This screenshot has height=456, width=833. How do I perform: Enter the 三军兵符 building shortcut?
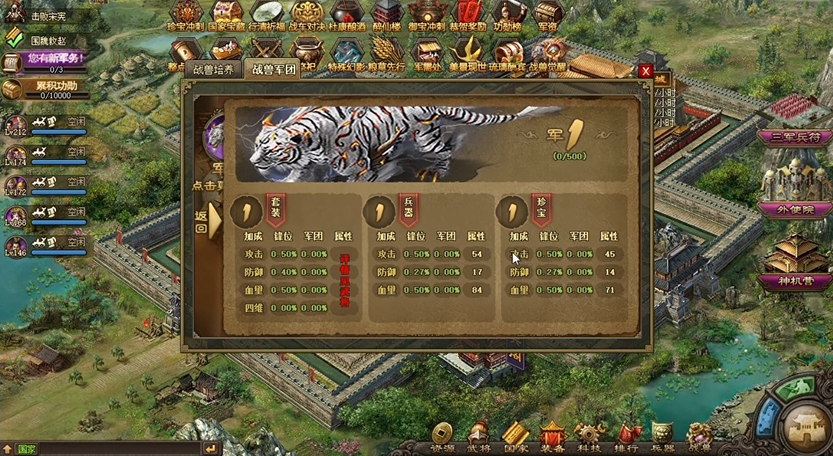coord(795,136)
